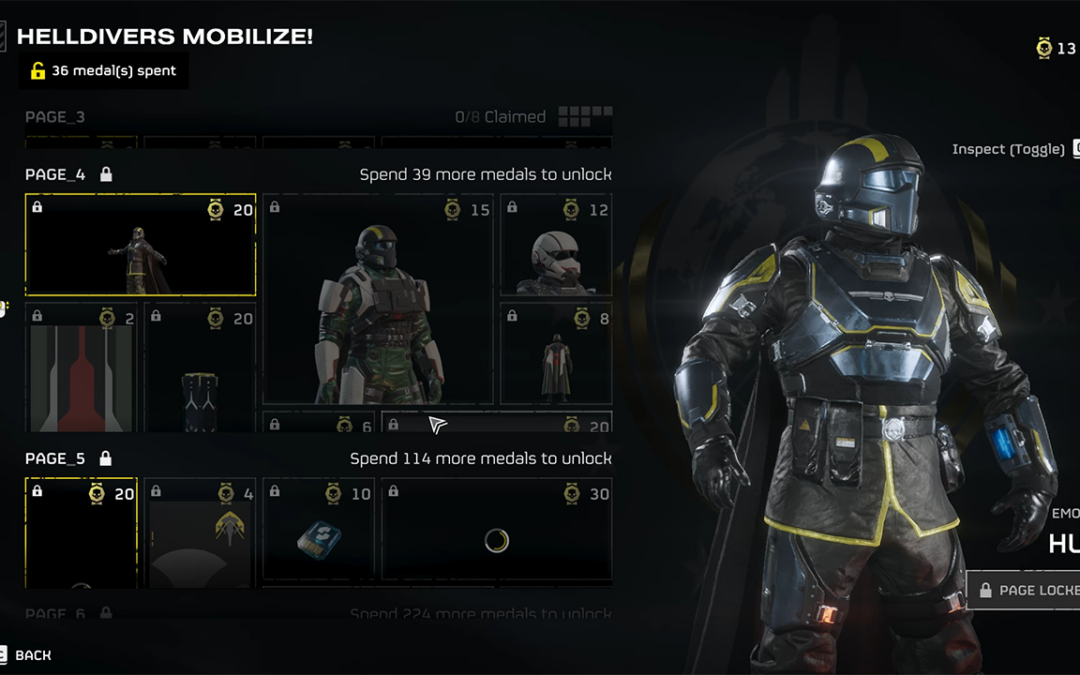This screenshot has width=1080, height=675.
Task: Select the white-caped figure costing 8 medals
Action: [x=556, y=355]
